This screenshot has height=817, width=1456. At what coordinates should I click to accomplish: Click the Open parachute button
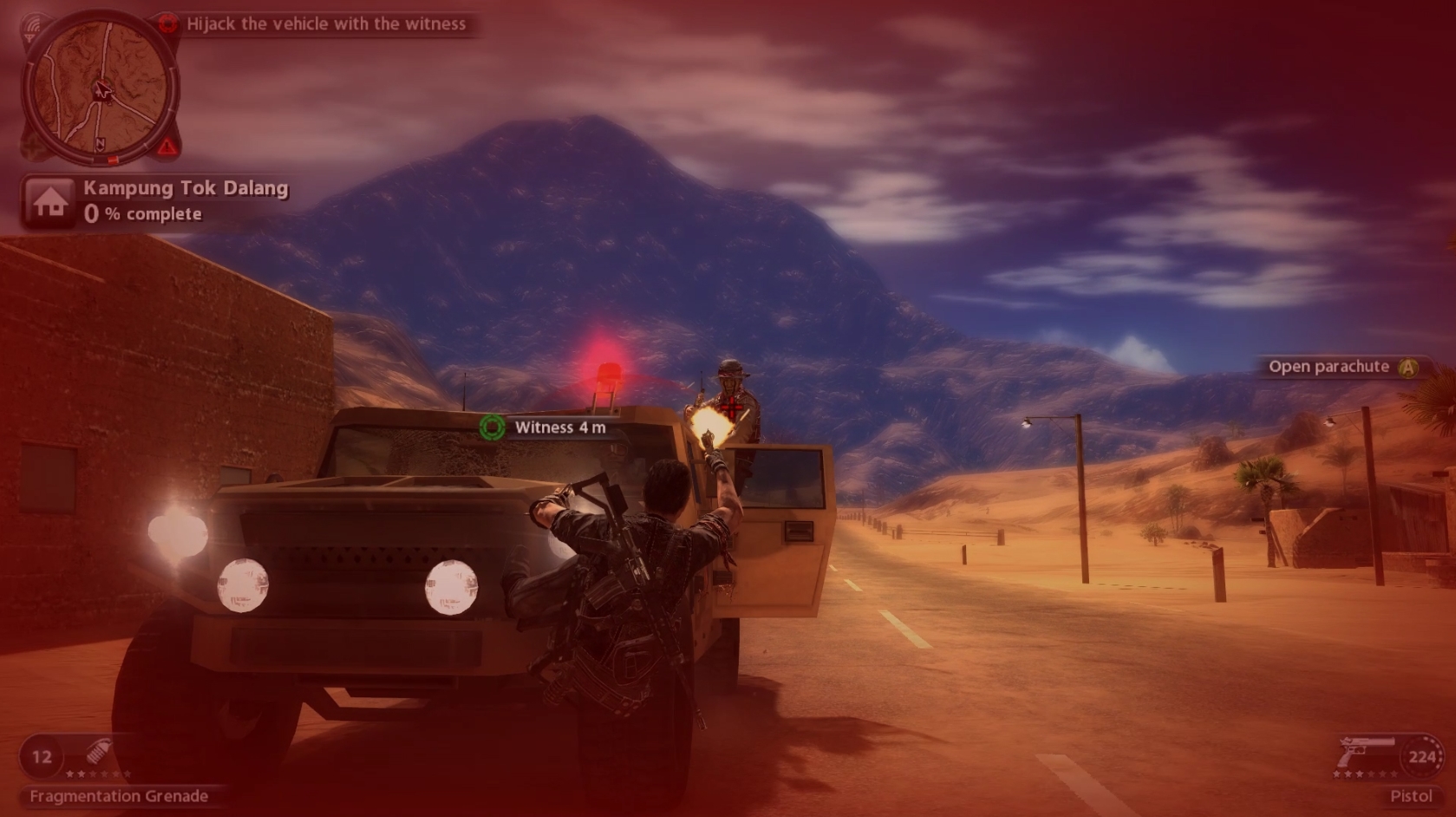click(1410, 367)
